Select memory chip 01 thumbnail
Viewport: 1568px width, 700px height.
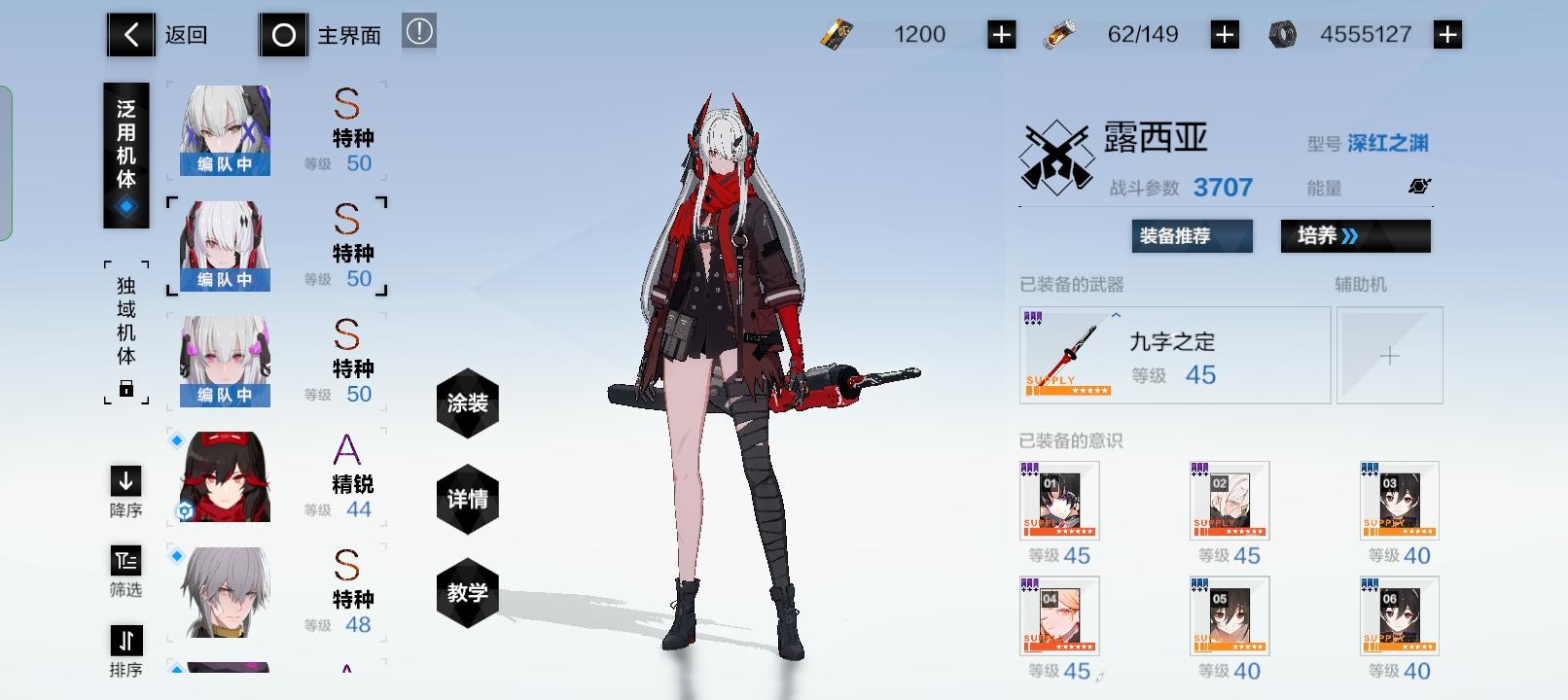tap(1058, 503)
